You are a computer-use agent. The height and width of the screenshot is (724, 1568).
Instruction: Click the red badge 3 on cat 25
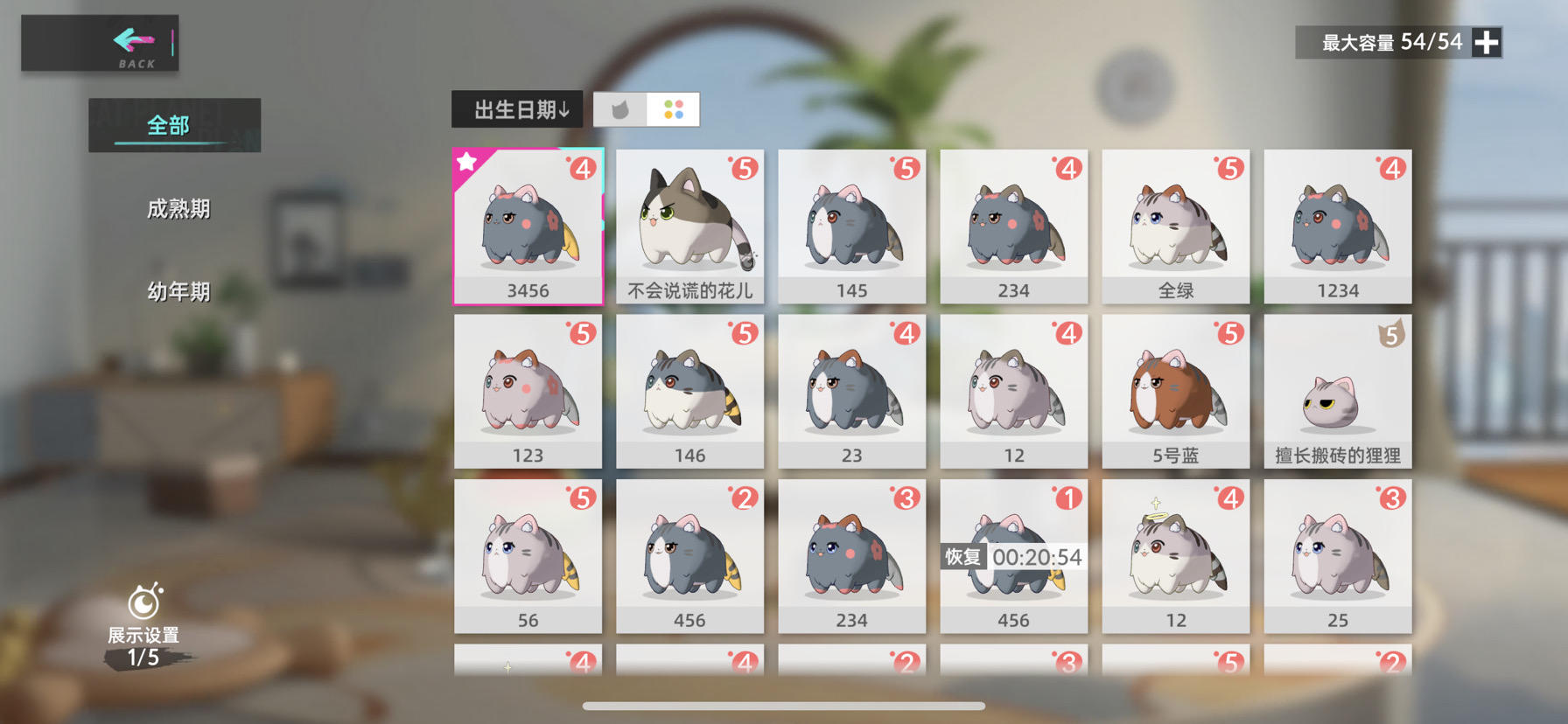(x=1390, y=497)
